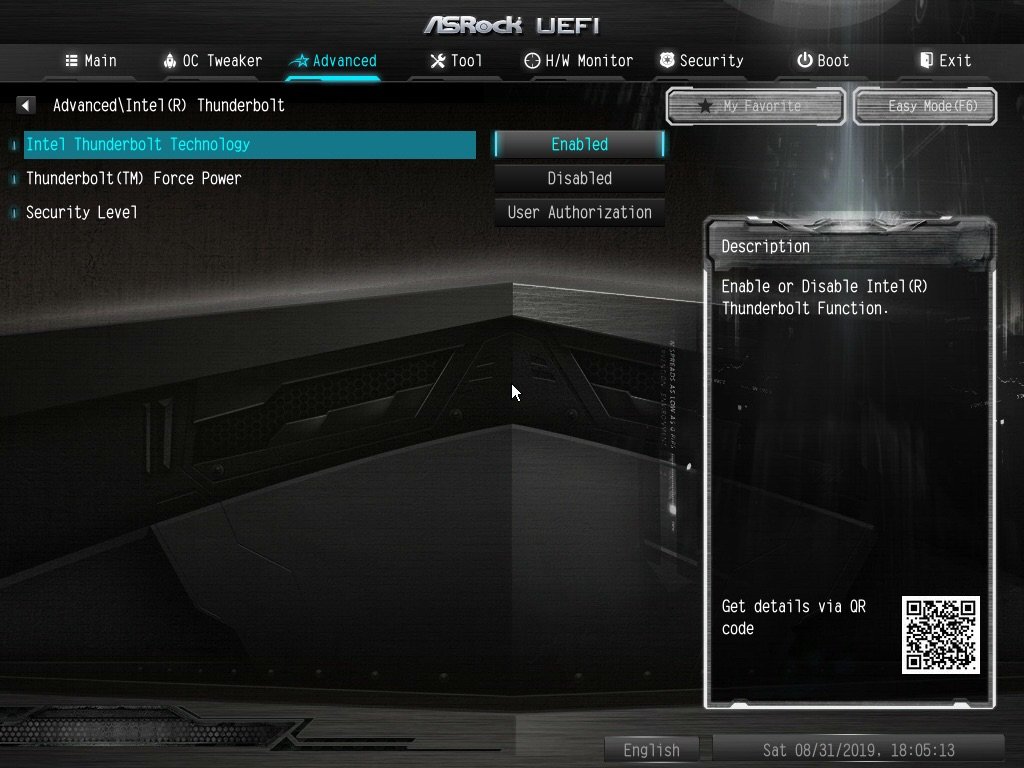This screenshot has width=1024, height=768.
Task: Click the QR code for details
Action: coord(940,635)
